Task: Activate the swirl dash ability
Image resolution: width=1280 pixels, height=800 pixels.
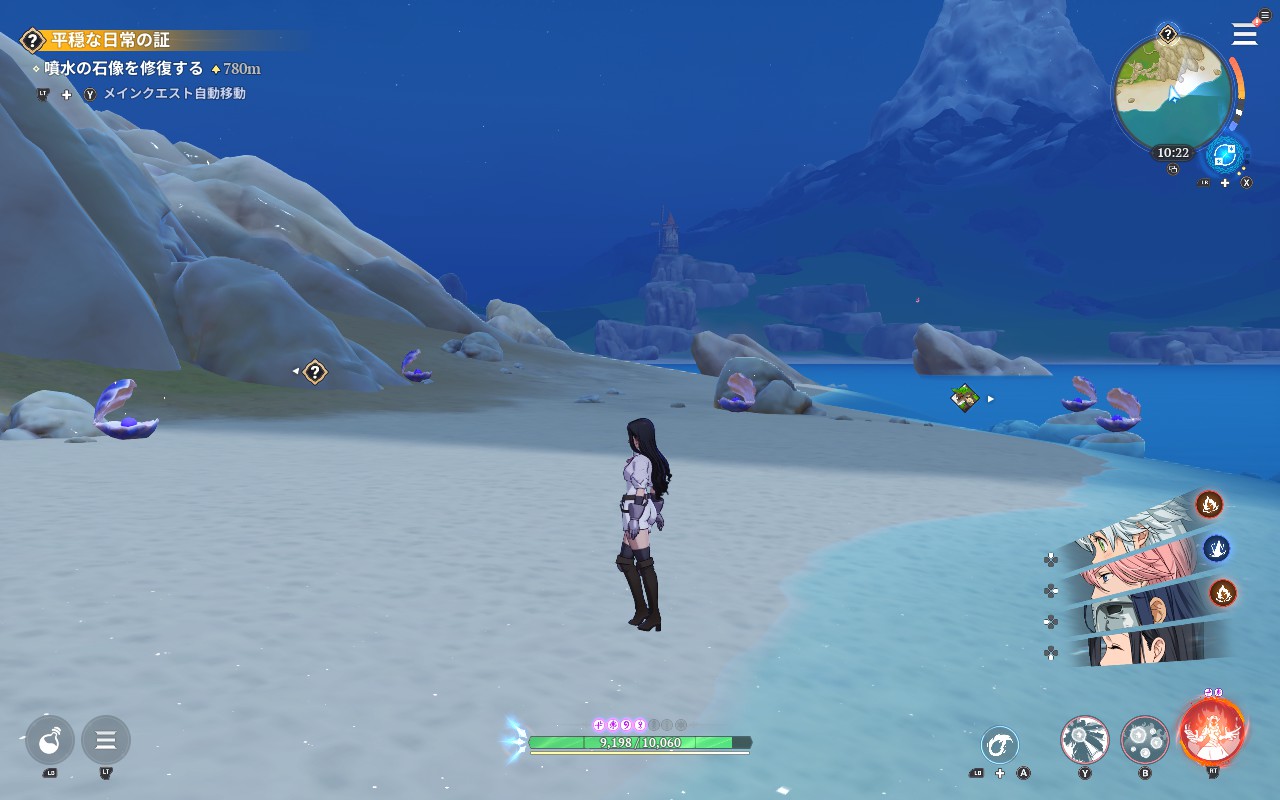Action: click(x=1000, y=745)
